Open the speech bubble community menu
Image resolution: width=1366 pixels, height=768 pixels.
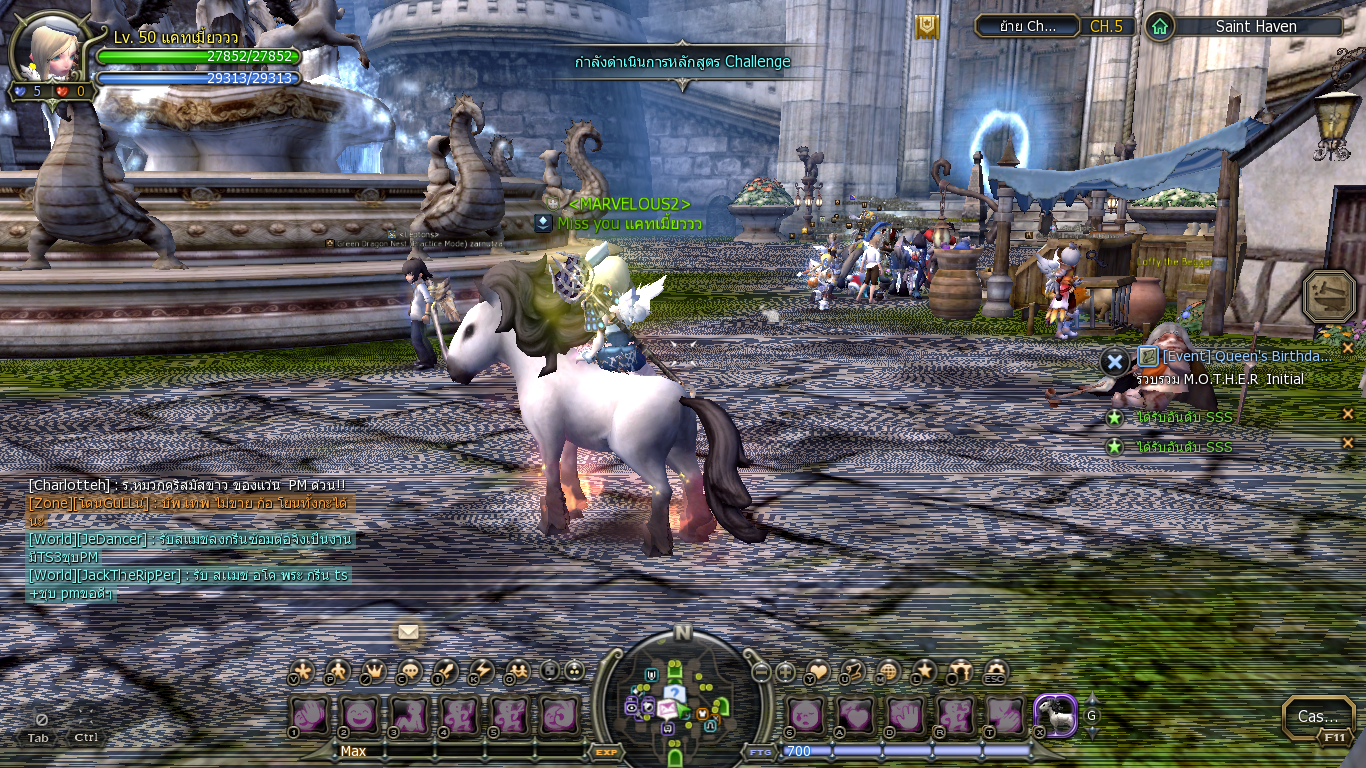click(410, 671)
